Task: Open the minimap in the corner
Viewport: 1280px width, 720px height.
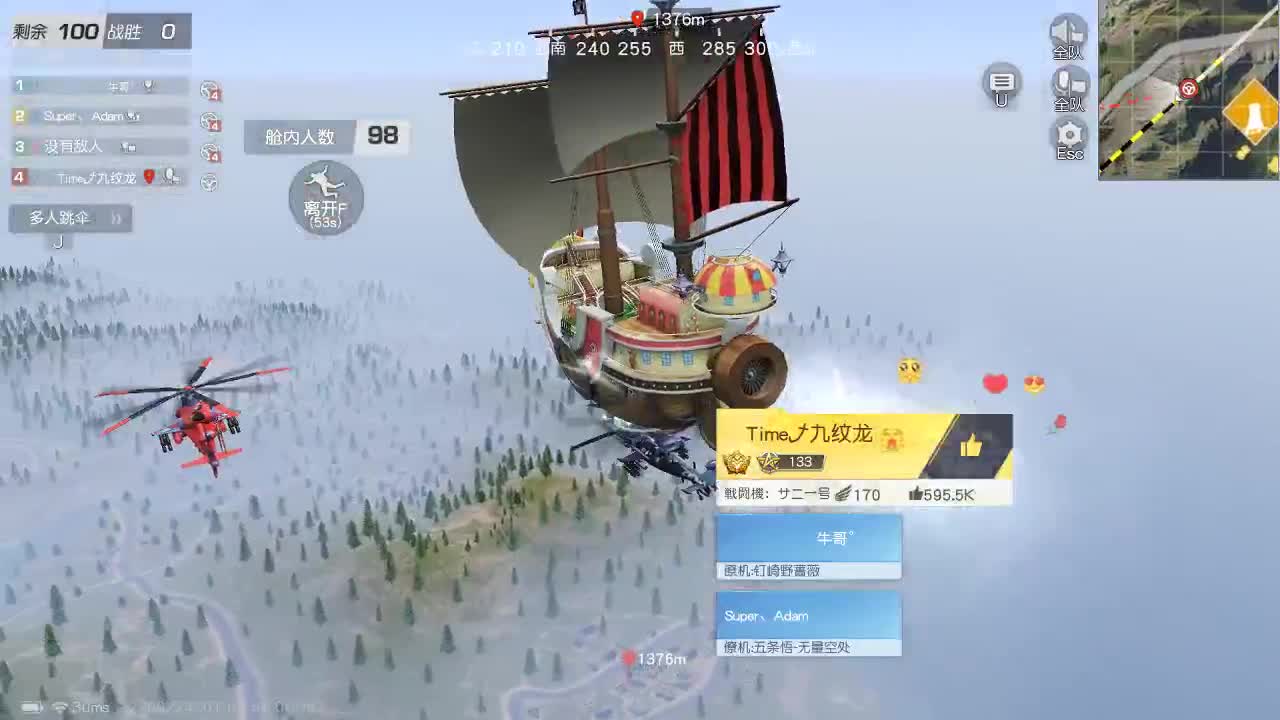Action: point(1190,88)
